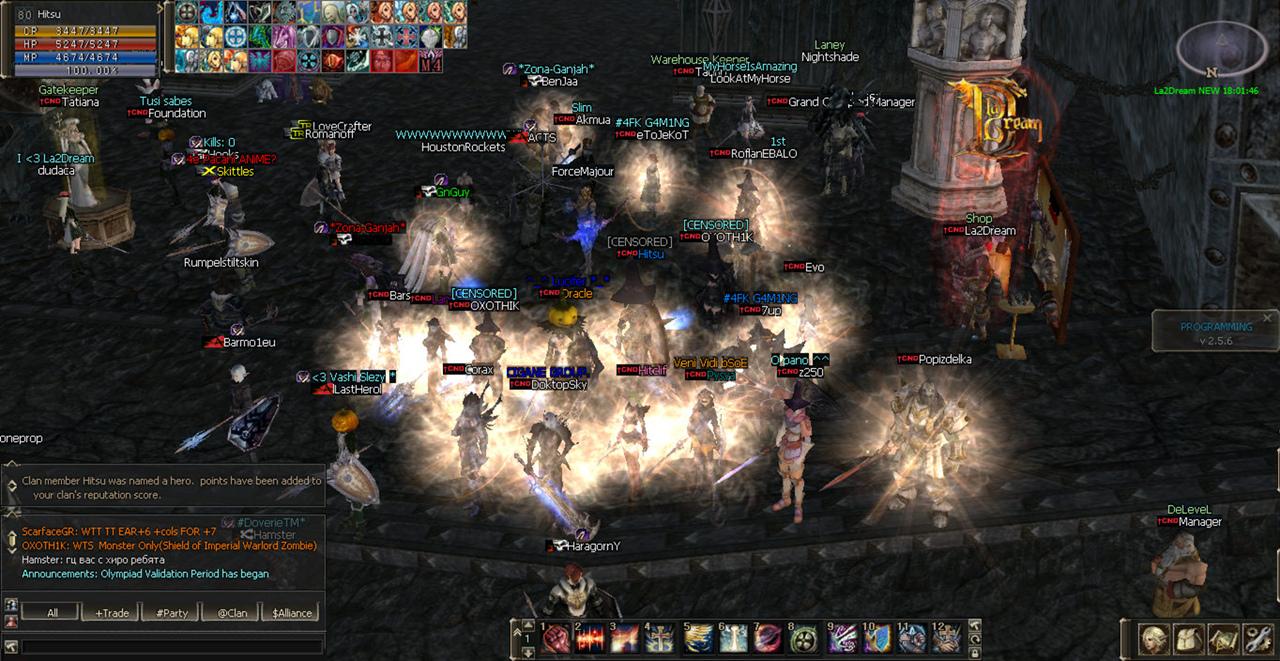The height and width of the screenshot is (661, 1280).
Task: Trigger the green round emblem in slot 8
Action: click(804, 639)
